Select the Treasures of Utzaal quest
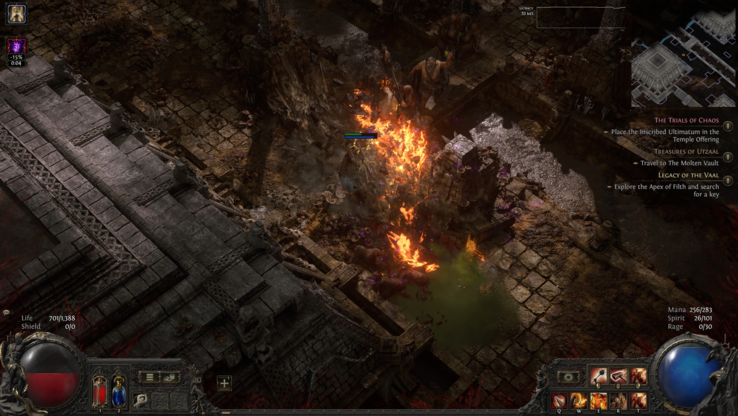This screenshot has height=416, width=738. pyautogui.click(x=687, y=151)
